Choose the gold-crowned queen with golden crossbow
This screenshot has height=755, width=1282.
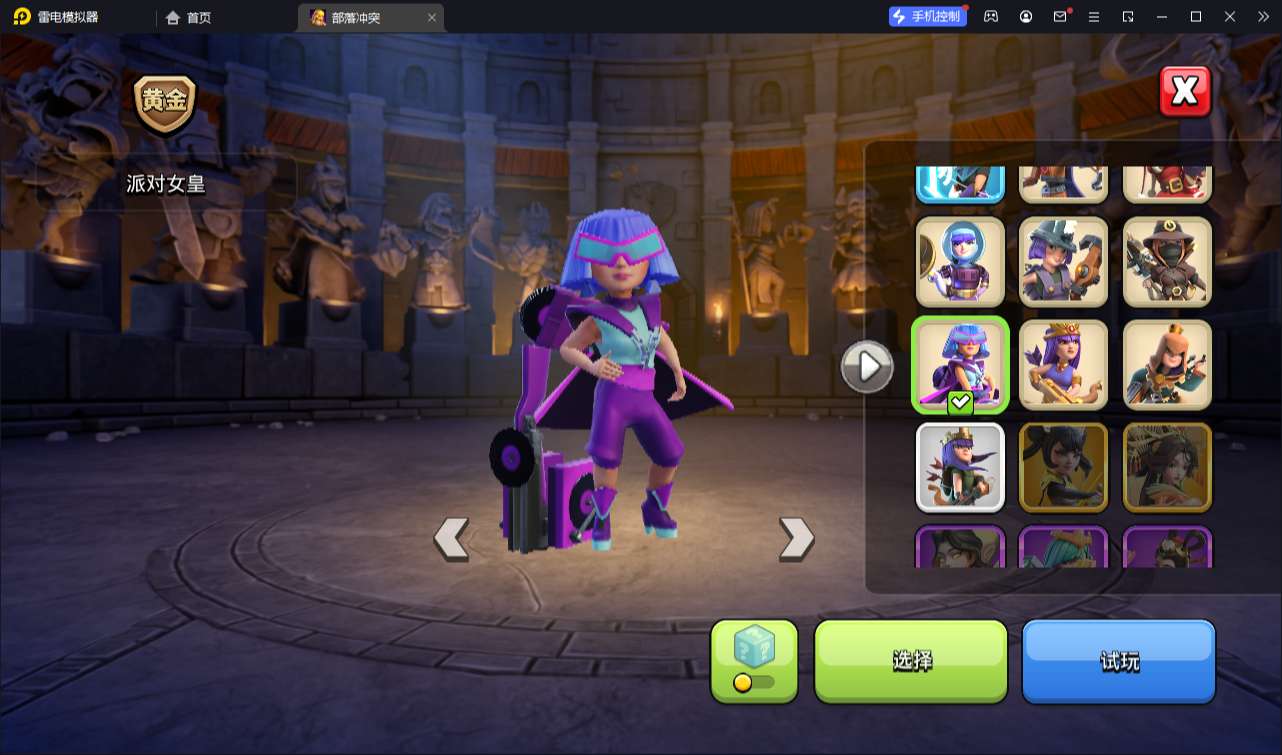1063,365
